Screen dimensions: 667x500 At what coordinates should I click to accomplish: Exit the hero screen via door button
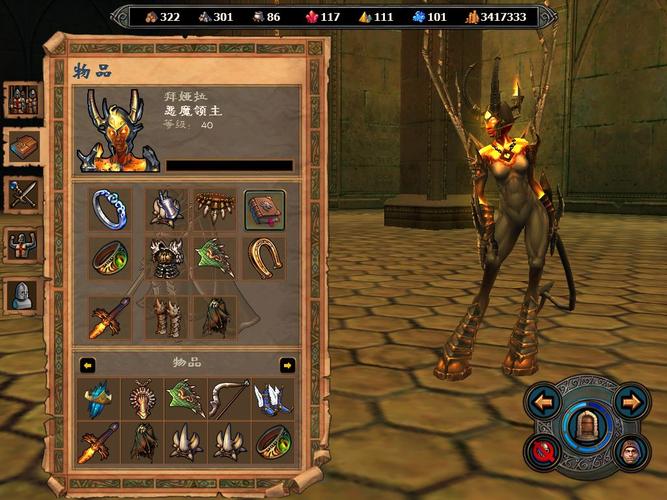[587, 427]
